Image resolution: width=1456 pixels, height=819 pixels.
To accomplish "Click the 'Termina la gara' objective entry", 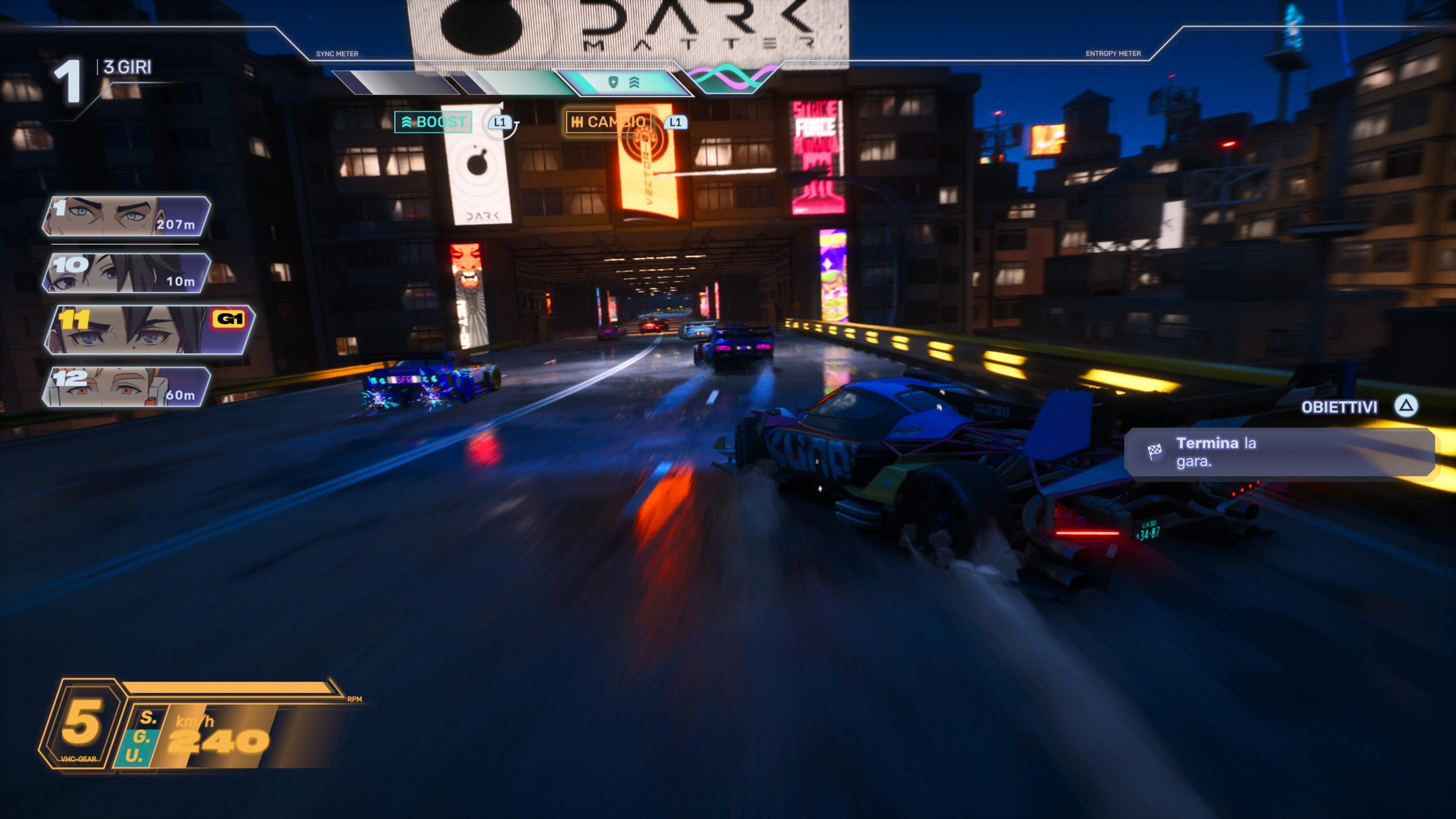I will (1279, 452).
